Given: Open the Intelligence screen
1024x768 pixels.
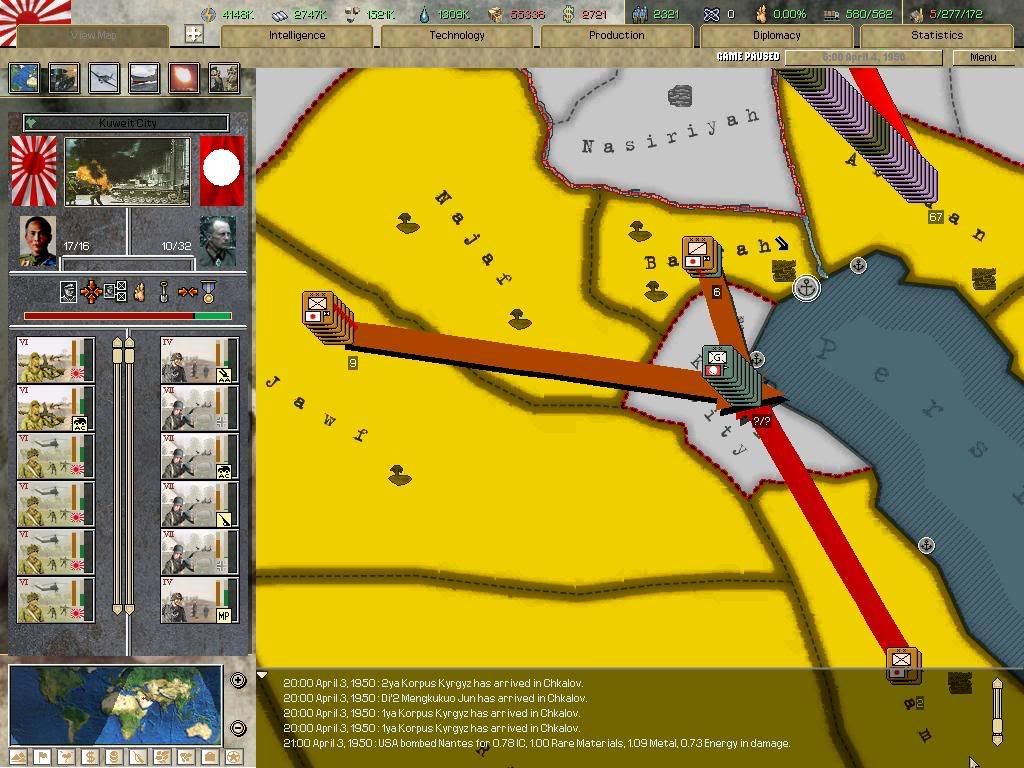Looking at the screenshot, I should tap(297, 36).
